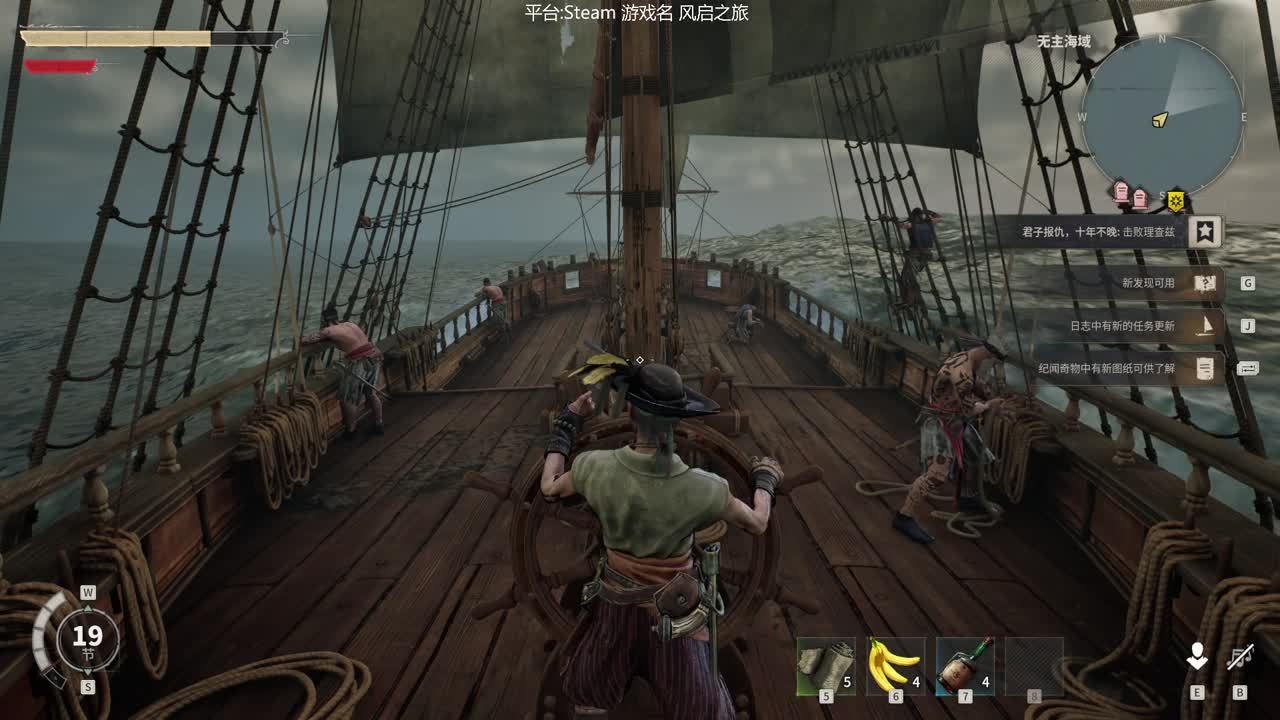Toggle the crossed-out music note icon
The width and height of the screenshot is (1280, 720).
pyautogui.click(x=1240, y=657)
